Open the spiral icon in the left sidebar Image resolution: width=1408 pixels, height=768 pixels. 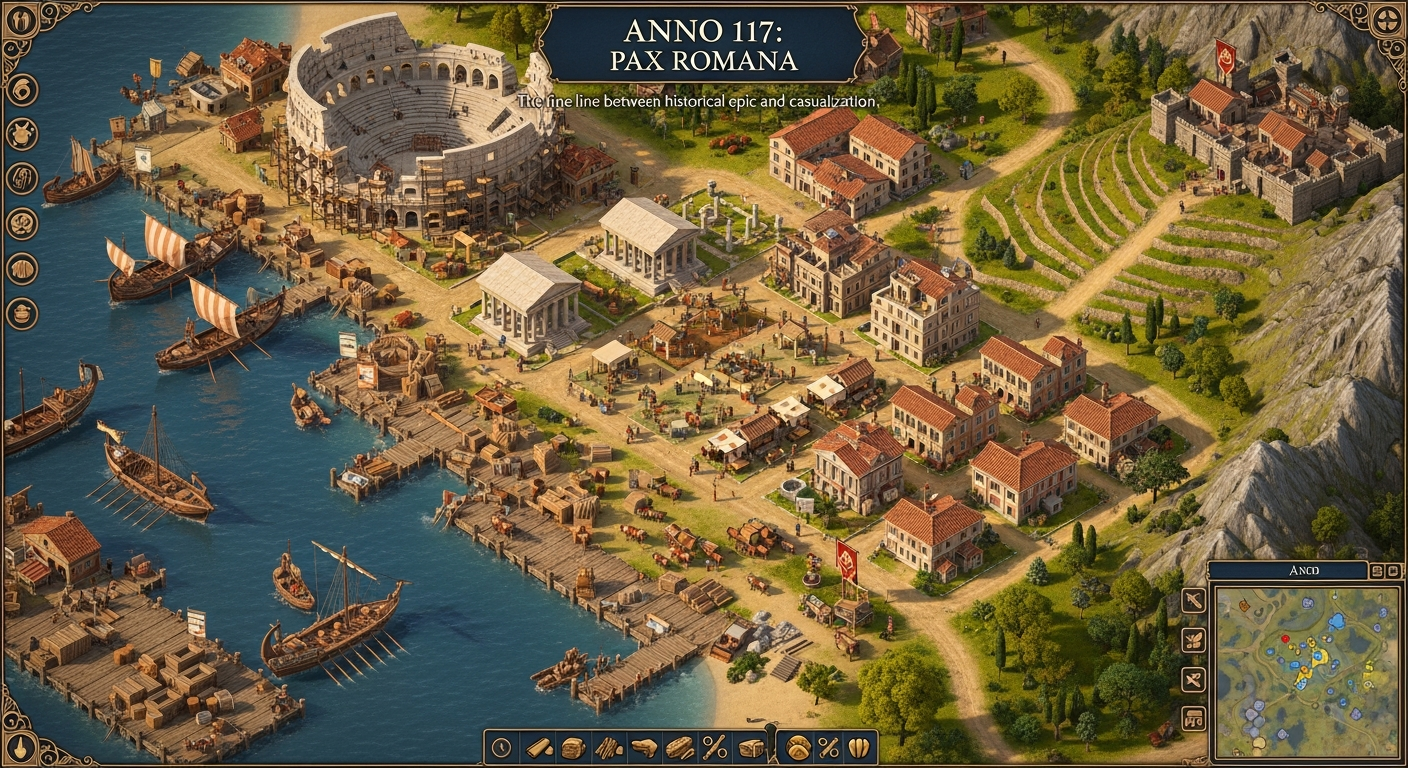point(21,89)
